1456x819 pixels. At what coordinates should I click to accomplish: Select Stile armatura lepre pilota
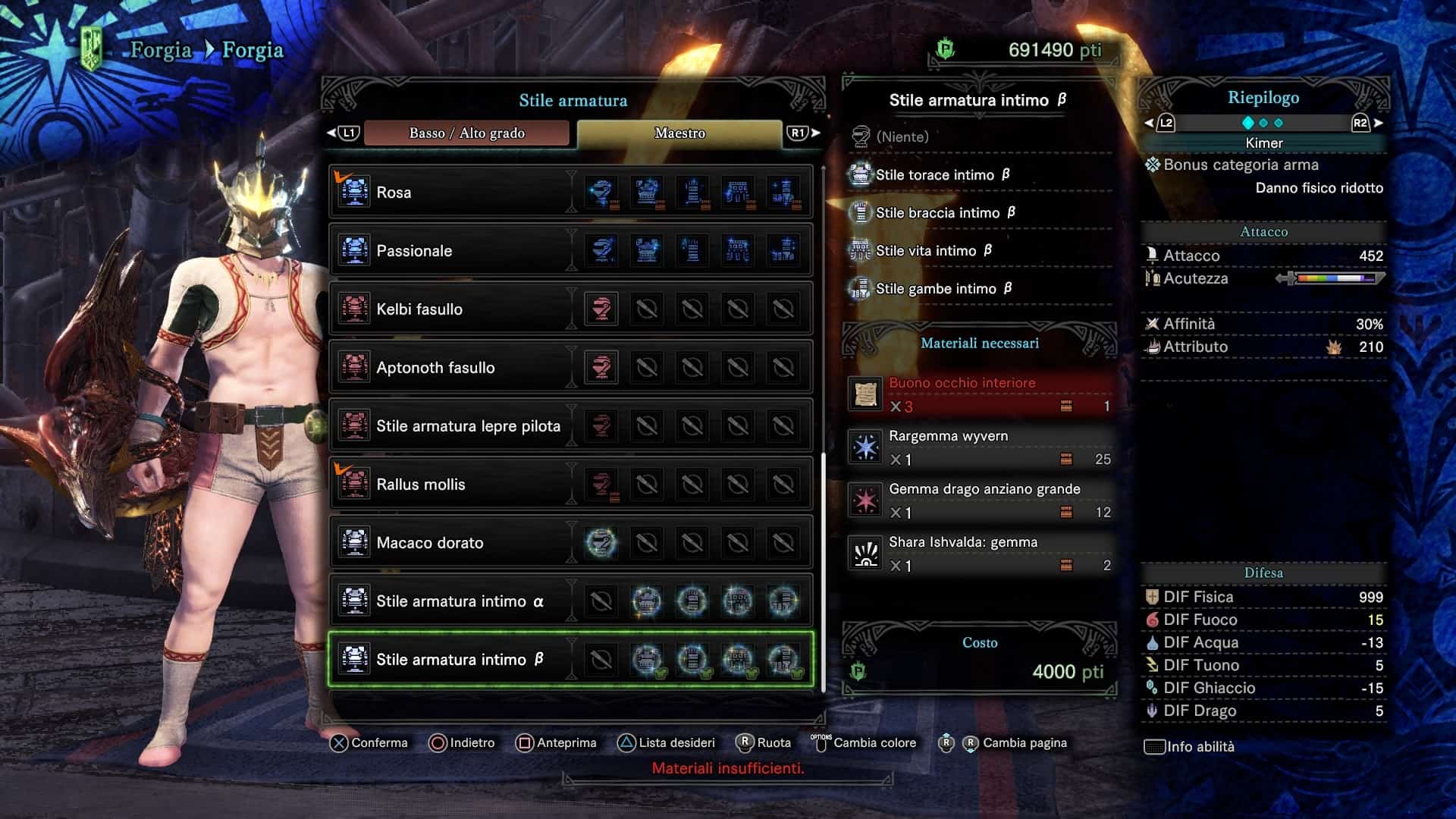coord(468,426)
